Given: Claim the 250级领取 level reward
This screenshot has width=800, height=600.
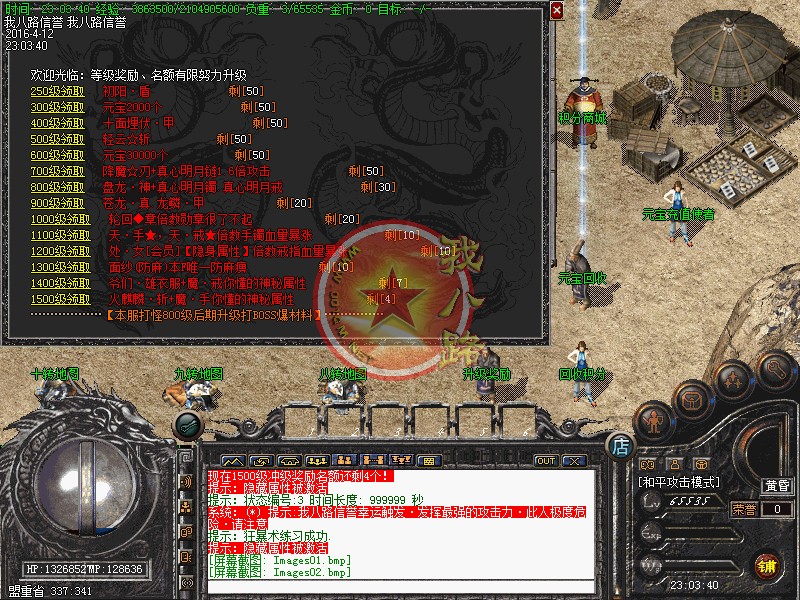Looking at the screenshot, I should click(58, 92).
